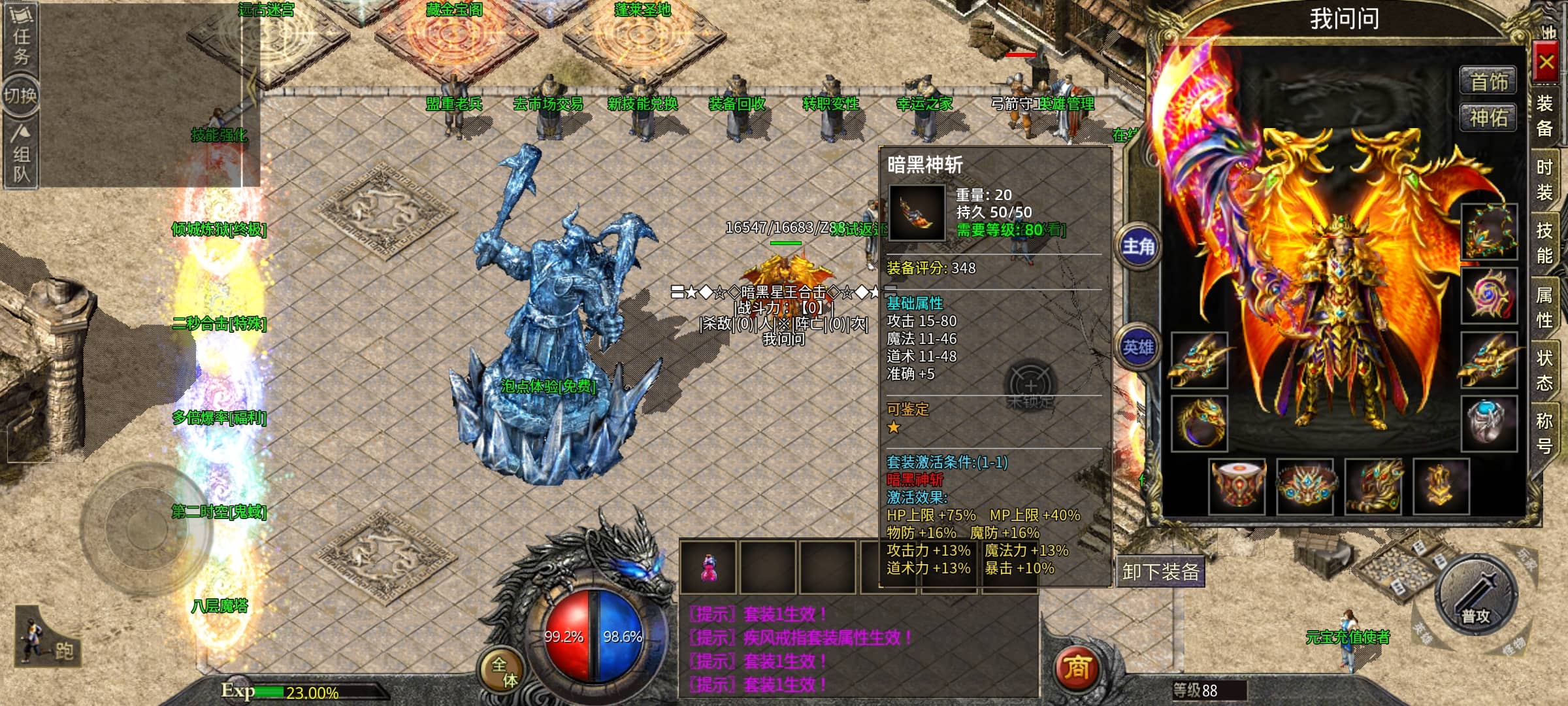Image resolution: width=1568 pixels, height=706 pixels.
Task: Open the 组队 team panel
Action: tap(22, 155)
